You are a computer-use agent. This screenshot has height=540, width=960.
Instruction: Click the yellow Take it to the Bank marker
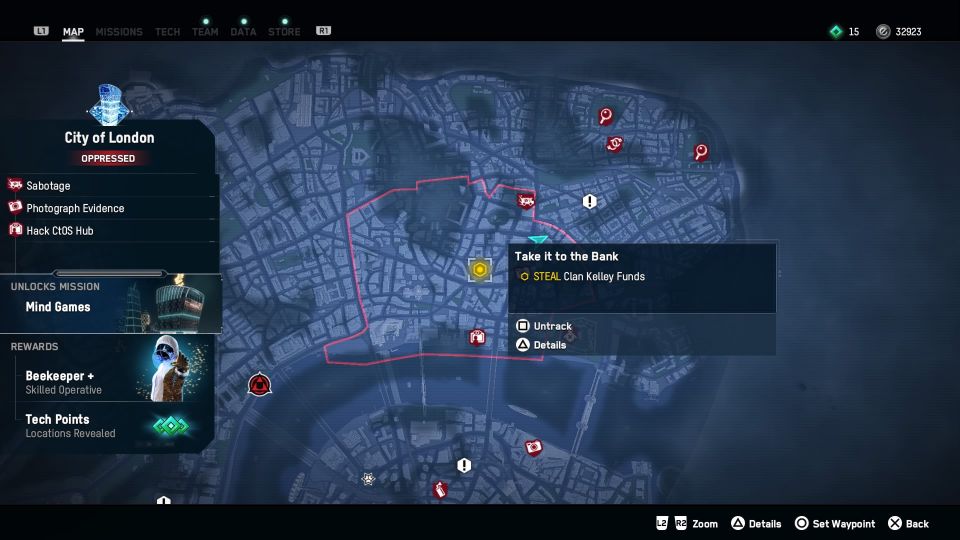pyautogui.click(x=480, y=269)
